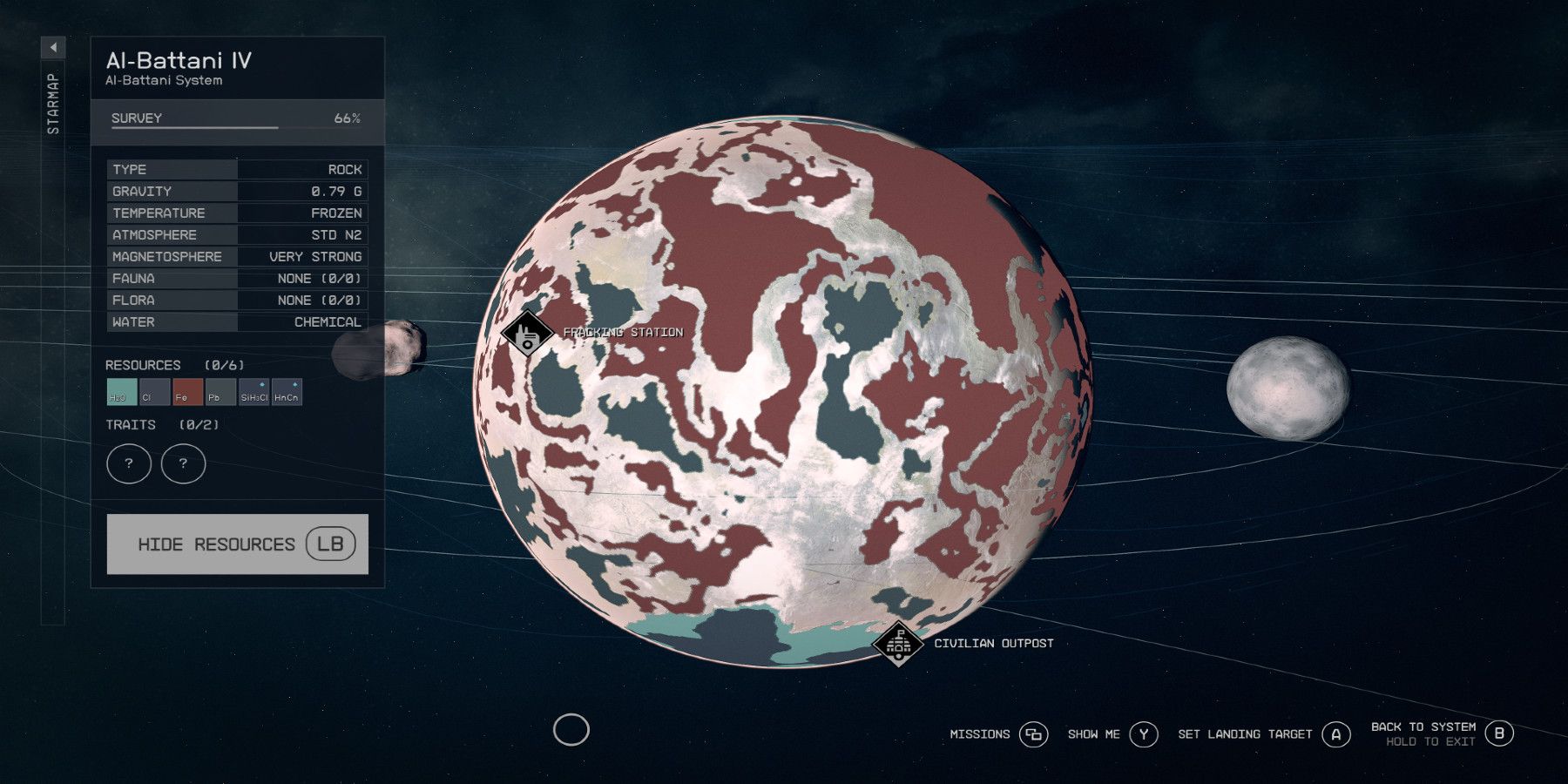Expand the Resources section header
The width and height of the screenshot is (1568, 784).
(x=145, y=364)
